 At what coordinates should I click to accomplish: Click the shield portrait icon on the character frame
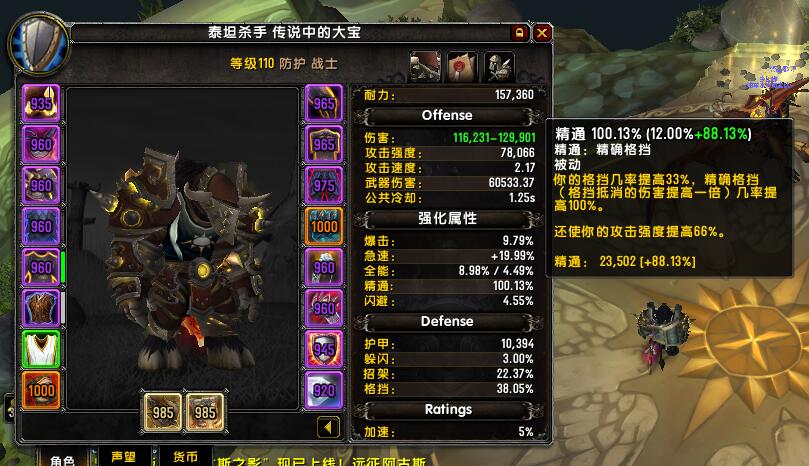point(38,44)
